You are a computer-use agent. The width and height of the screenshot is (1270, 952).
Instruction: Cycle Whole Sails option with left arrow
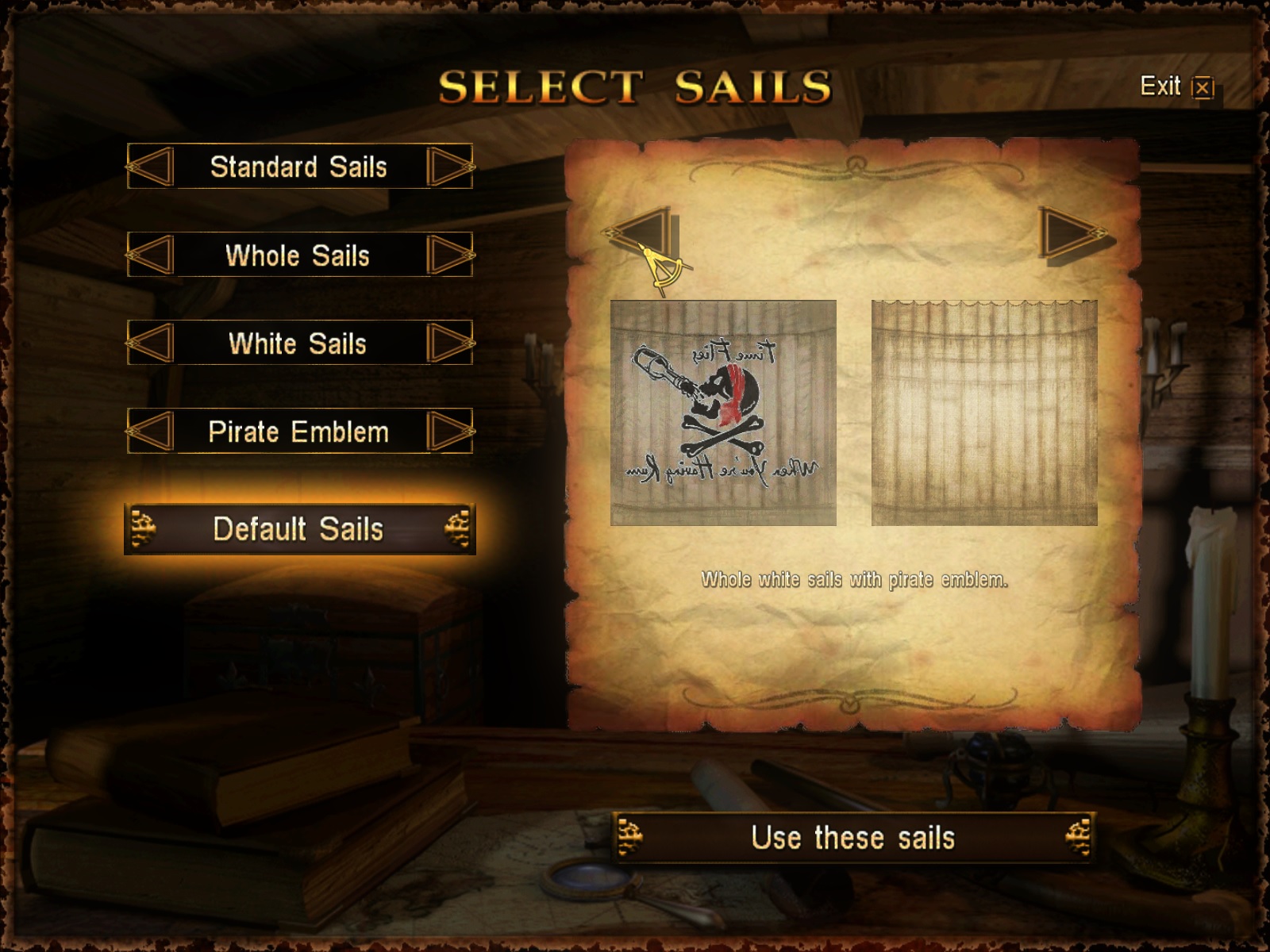[x=151, y=255]
